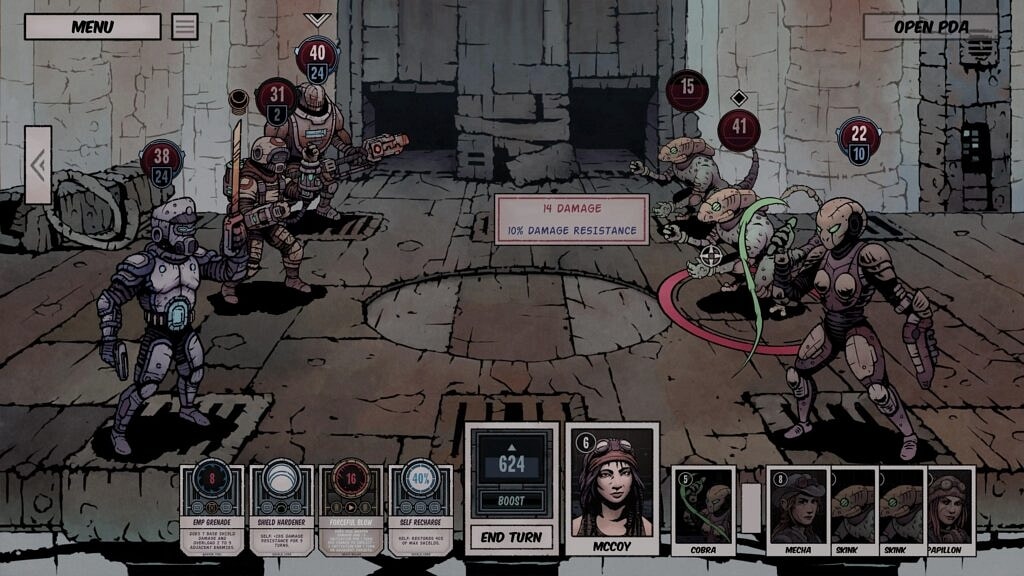Image resolution: width=1024 pixels, height=576 pixels.
Task: Activate the Shield Hardener ability
Action: click(x=282, y=509)
